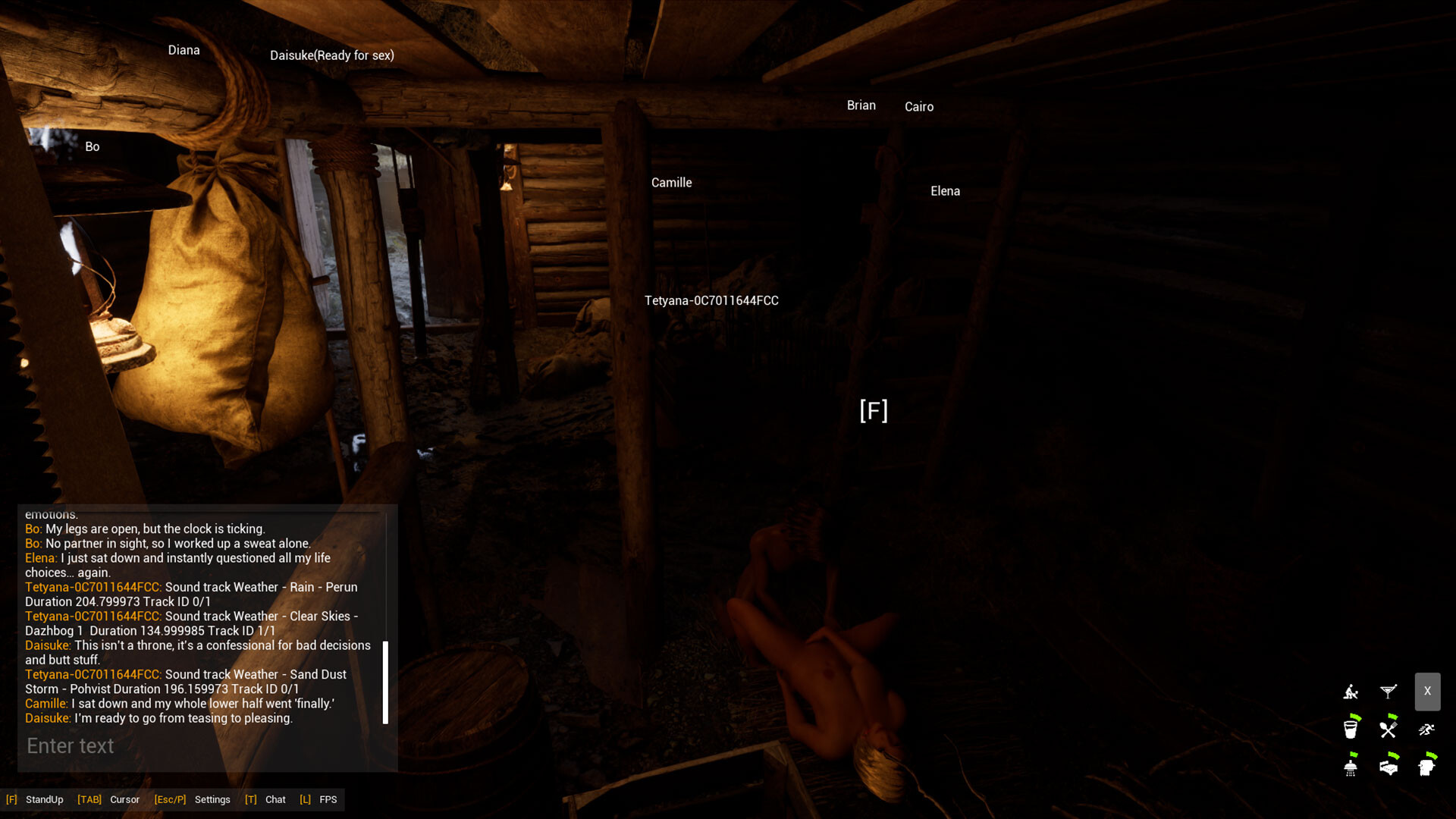This screenshot has width=1456, height=819.
Task: Toggle Cursor mode on
Action: coord(124,799)
